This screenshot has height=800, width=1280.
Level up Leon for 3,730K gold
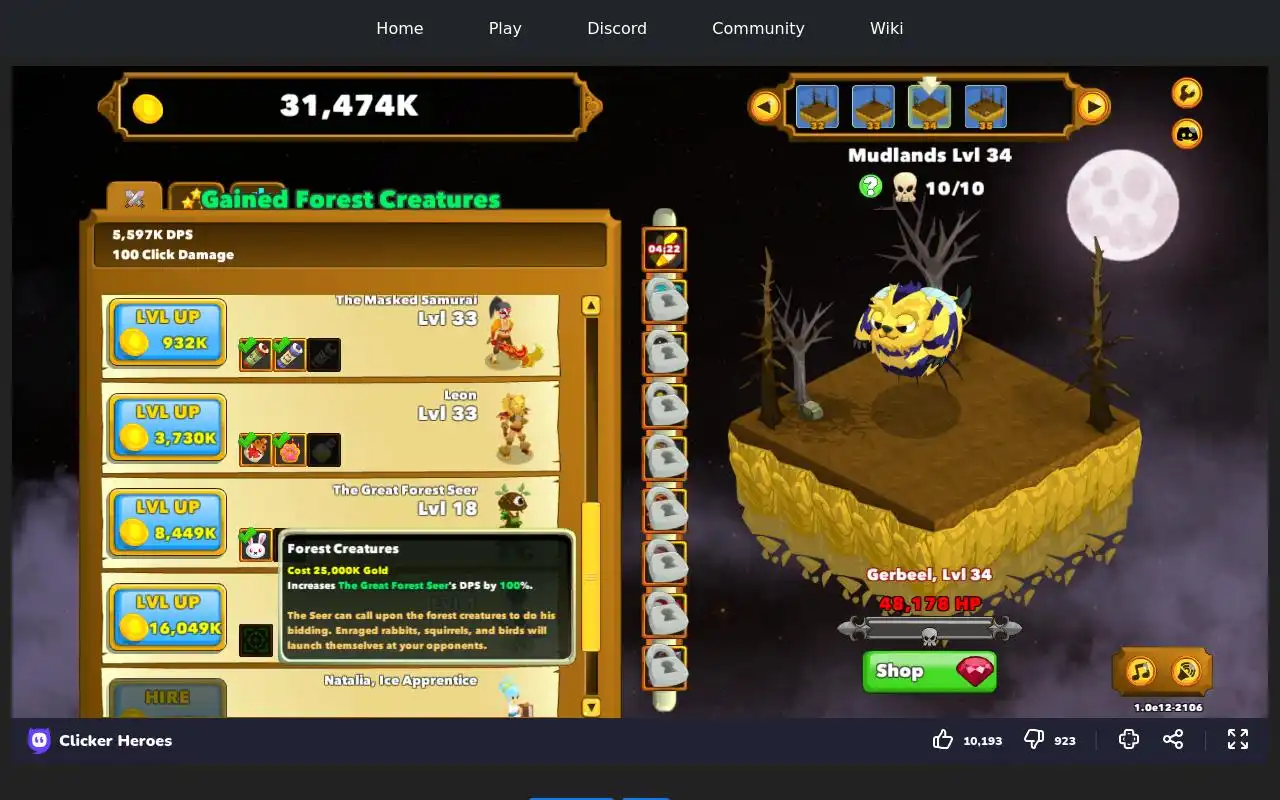click(x=167, y=427)
